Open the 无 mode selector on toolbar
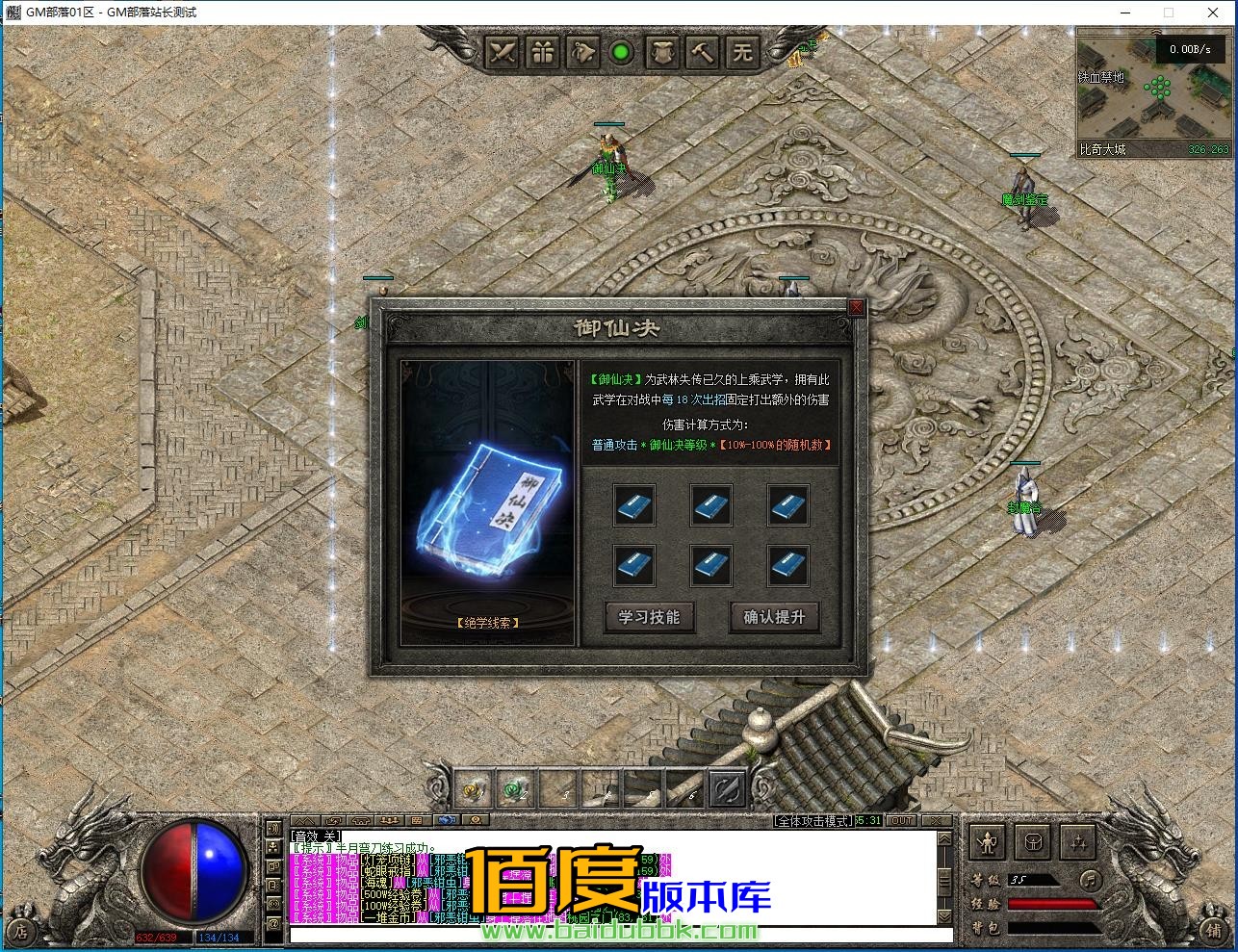This screenshot has width=1238, height=952. (x=742, y=53)
